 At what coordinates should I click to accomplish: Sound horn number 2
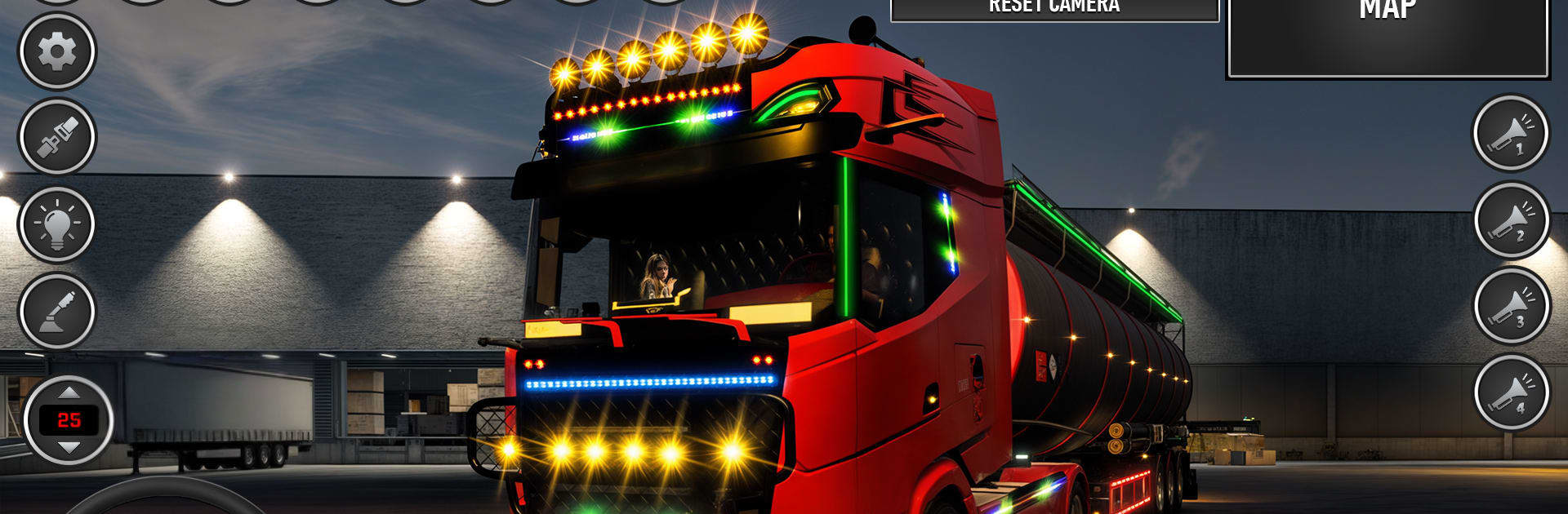click(1511, 220)
